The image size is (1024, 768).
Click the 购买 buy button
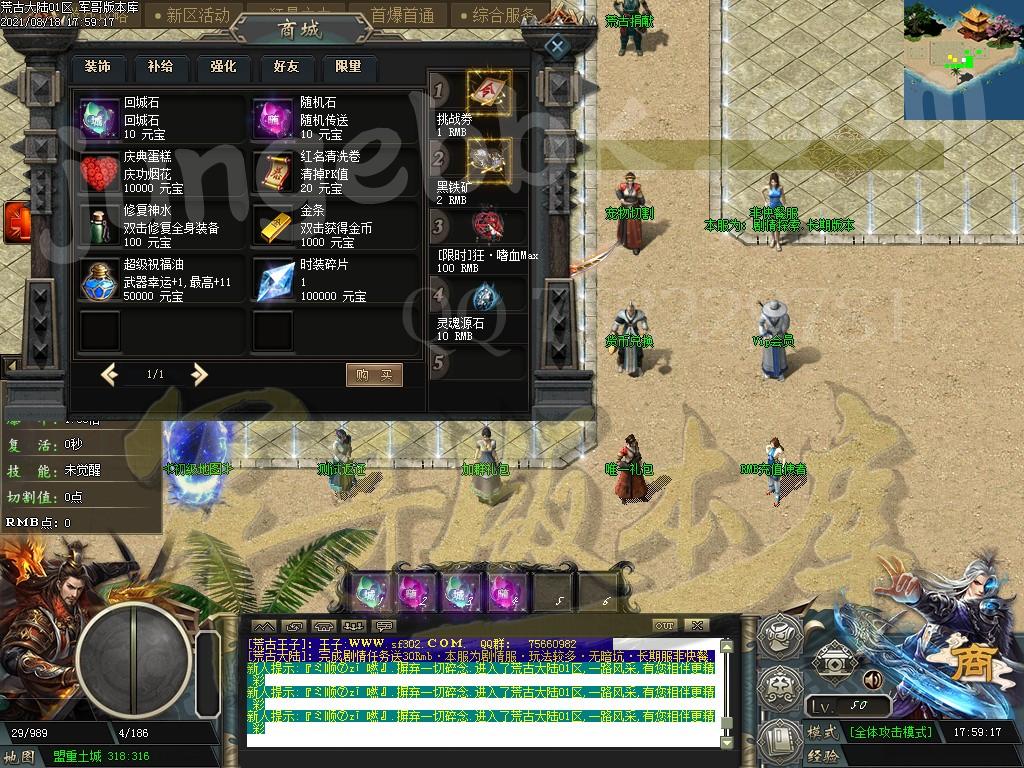tap(374, 375)
